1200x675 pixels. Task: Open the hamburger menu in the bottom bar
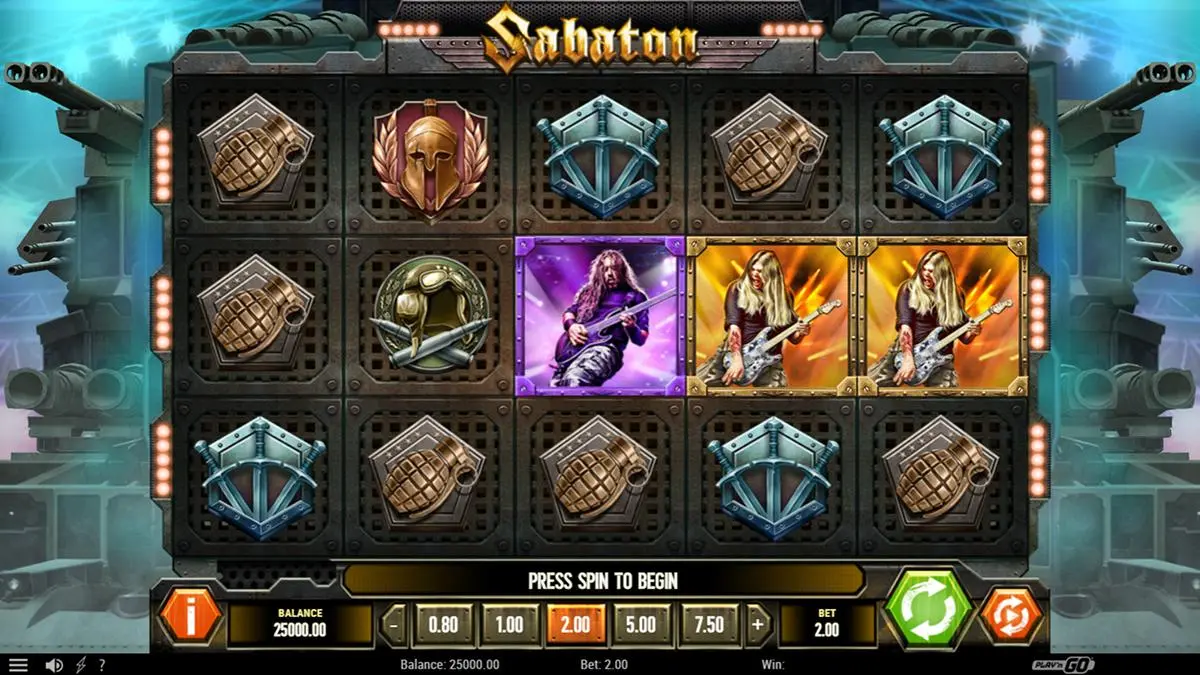(18, 665)
